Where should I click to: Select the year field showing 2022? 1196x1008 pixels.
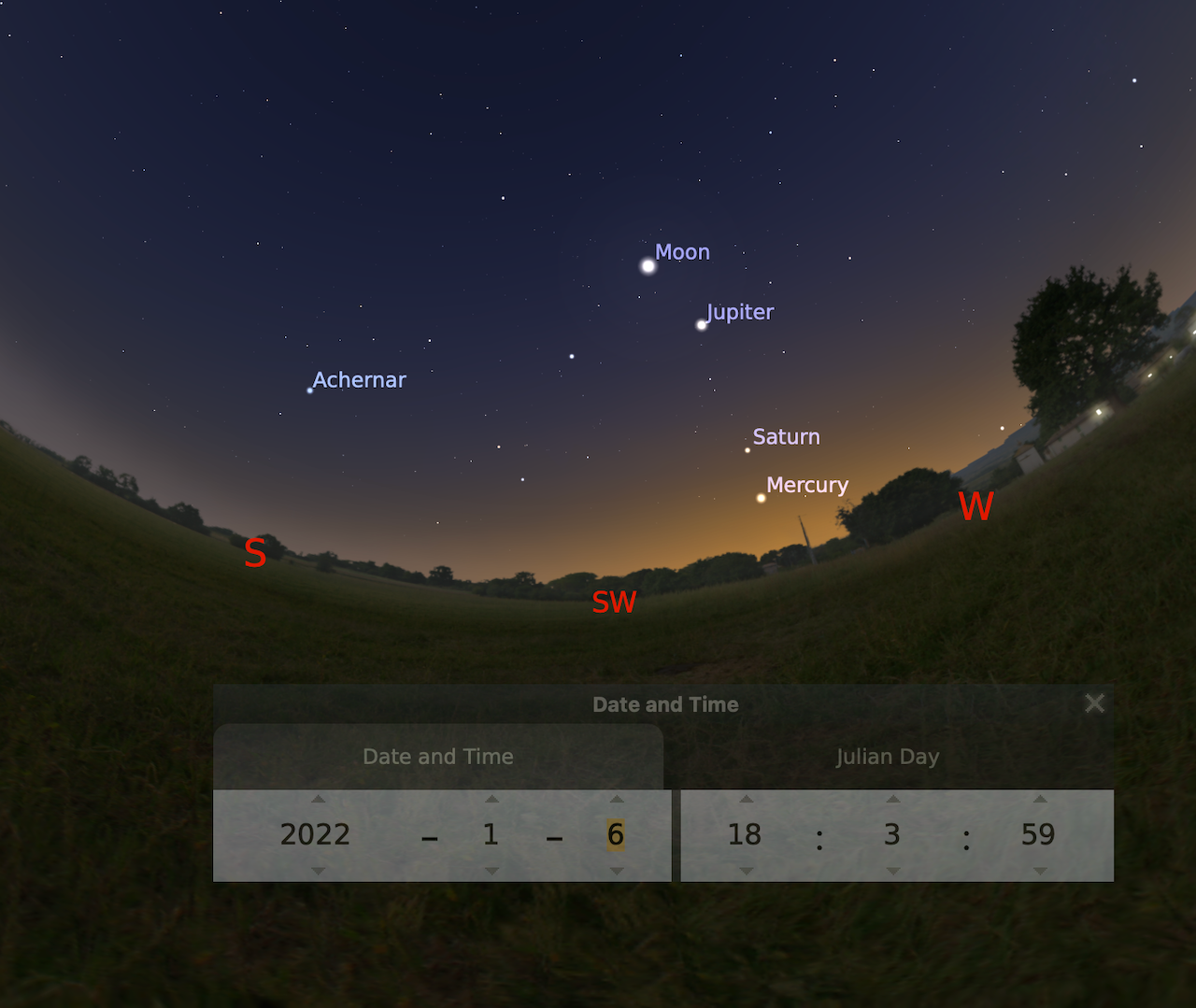[x=315, y=834]
